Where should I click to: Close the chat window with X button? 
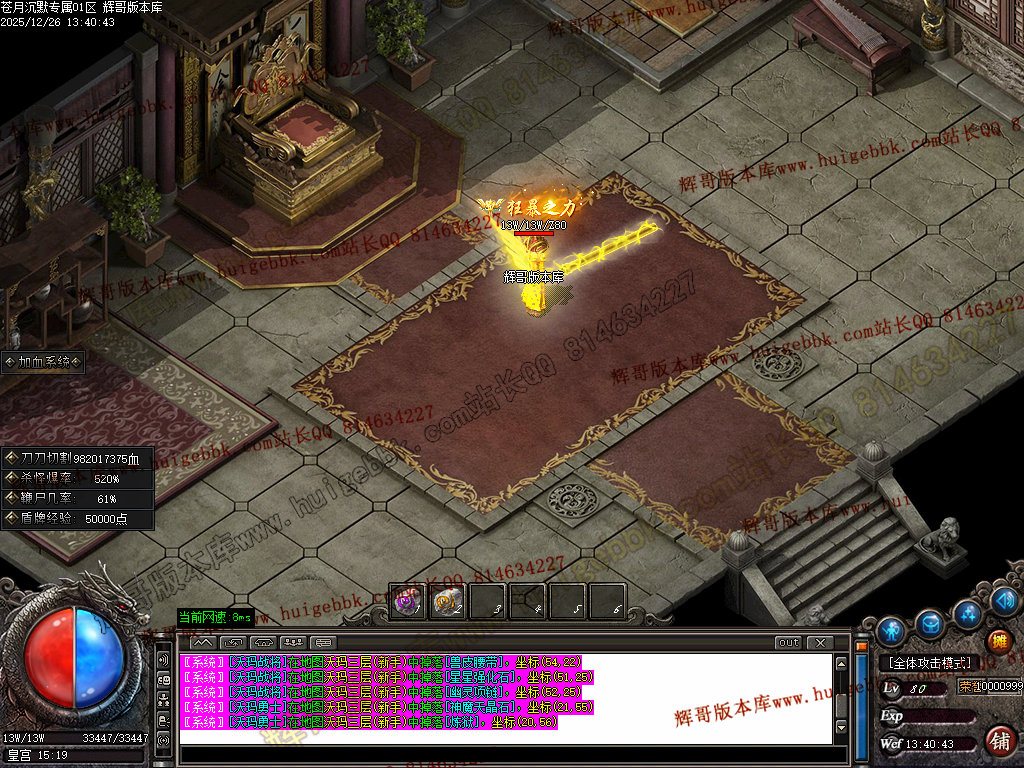click(819, 642)
